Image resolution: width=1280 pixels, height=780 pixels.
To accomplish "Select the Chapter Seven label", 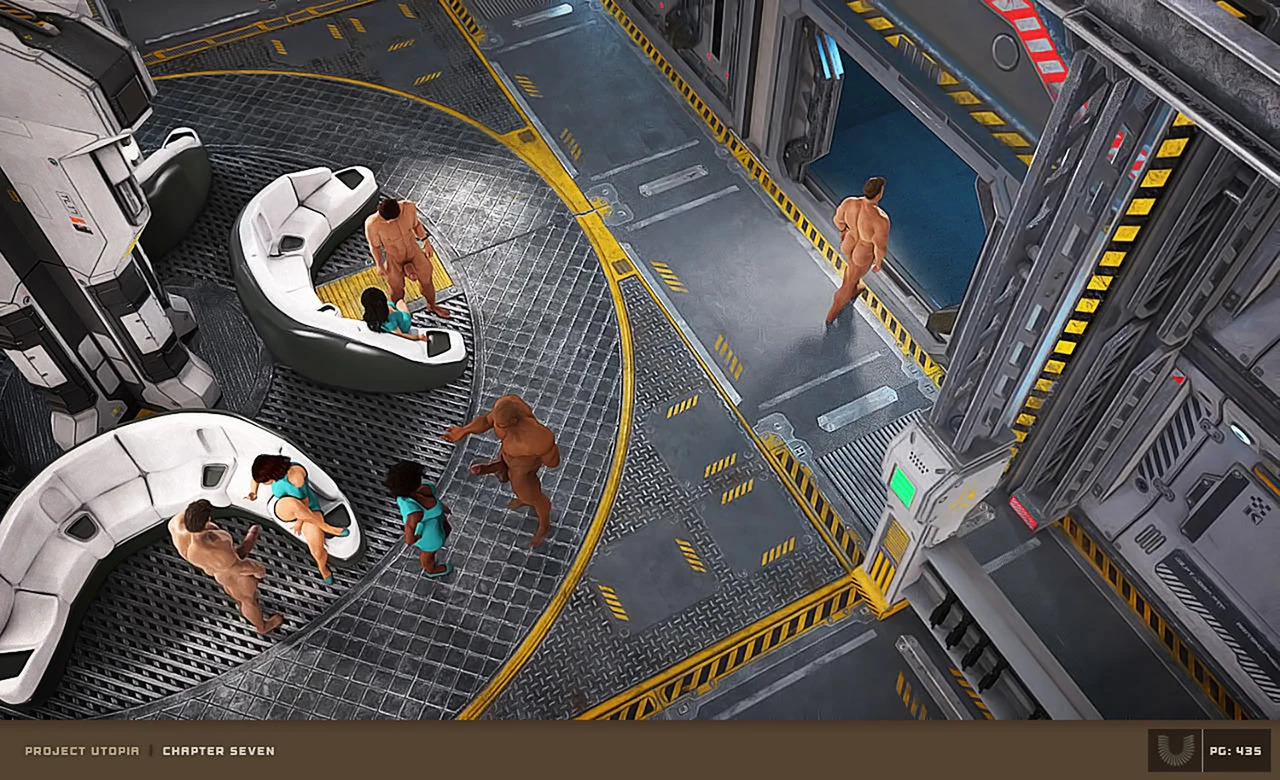I will click(218, 751).
